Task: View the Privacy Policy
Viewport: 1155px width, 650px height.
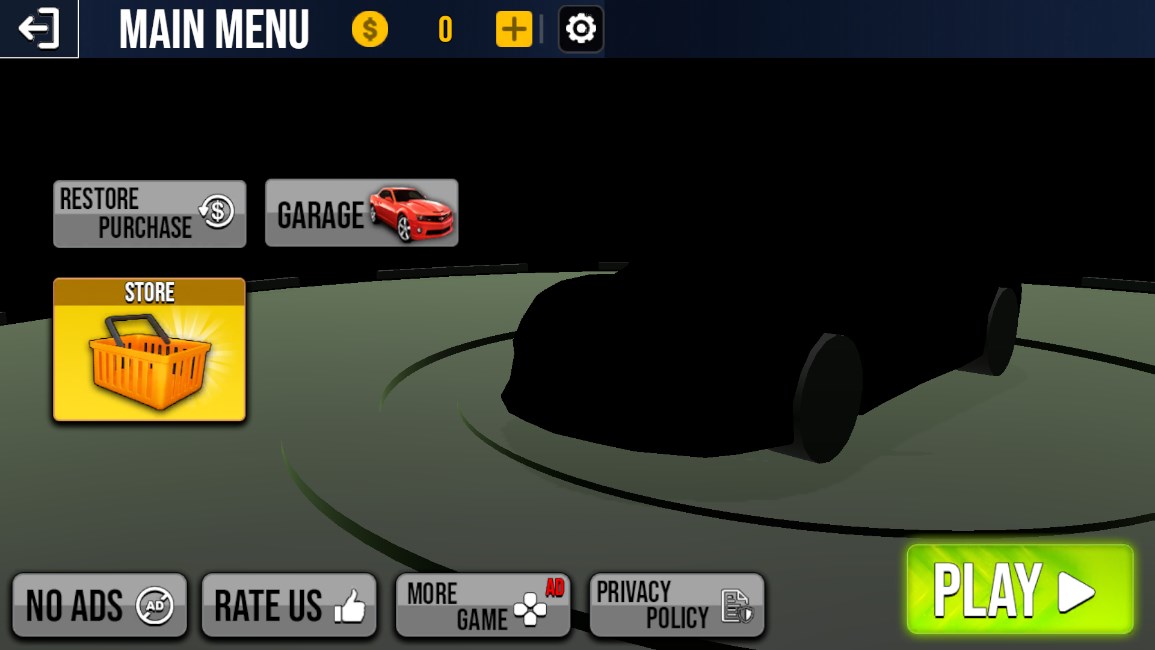Action: [676, 605]
